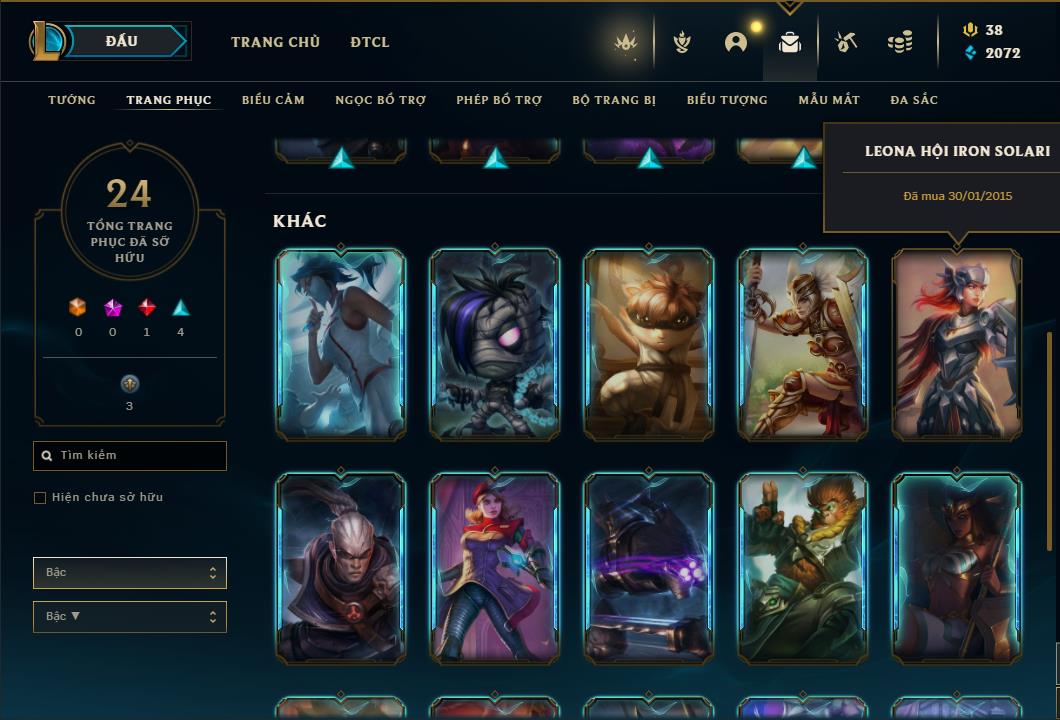Go to the ĐTCL section
This screenshot has width=1060, height=720.
tap(370, 42)
